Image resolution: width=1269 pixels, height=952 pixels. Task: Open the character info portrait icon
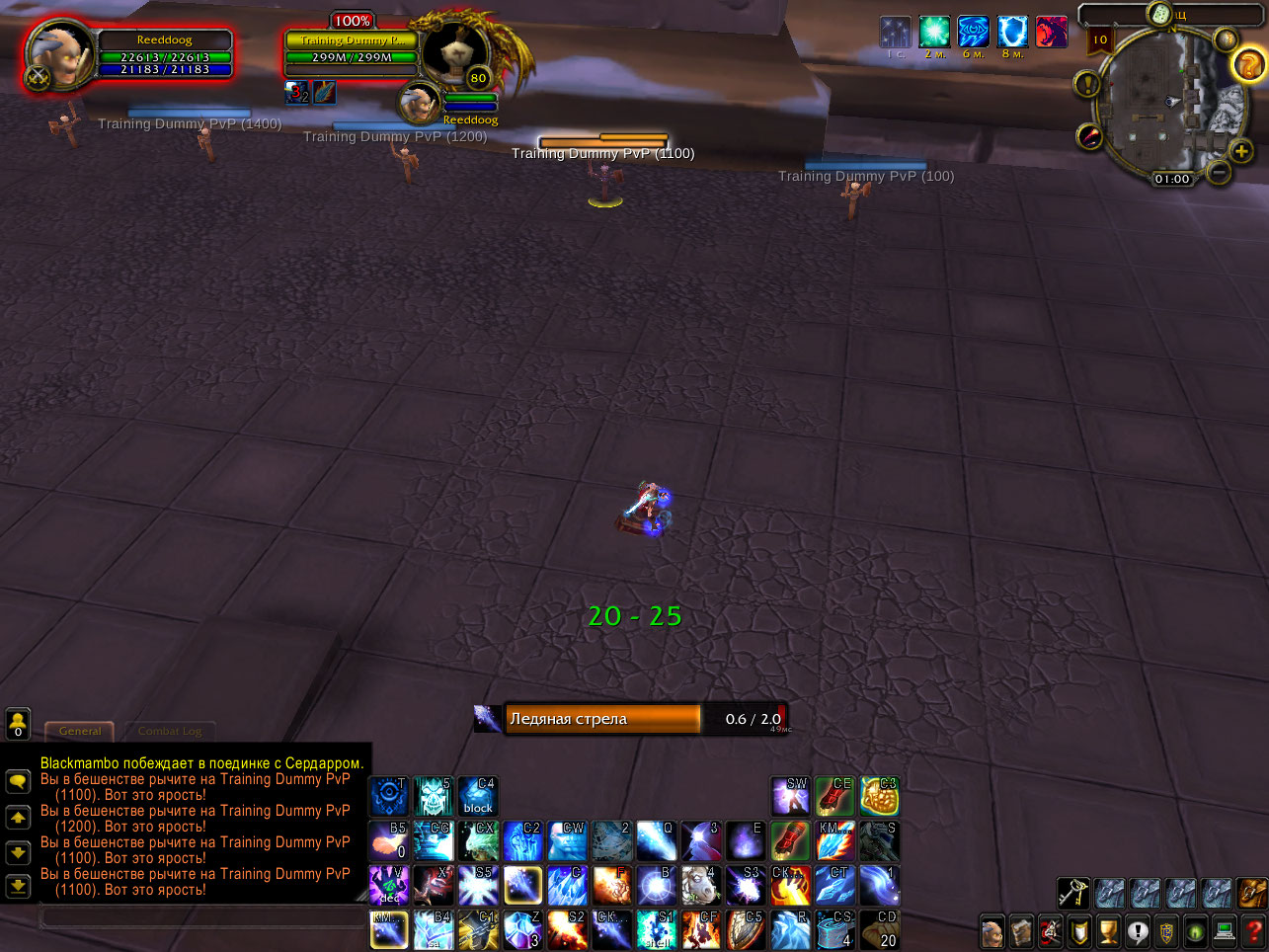[x=994, y=931]
